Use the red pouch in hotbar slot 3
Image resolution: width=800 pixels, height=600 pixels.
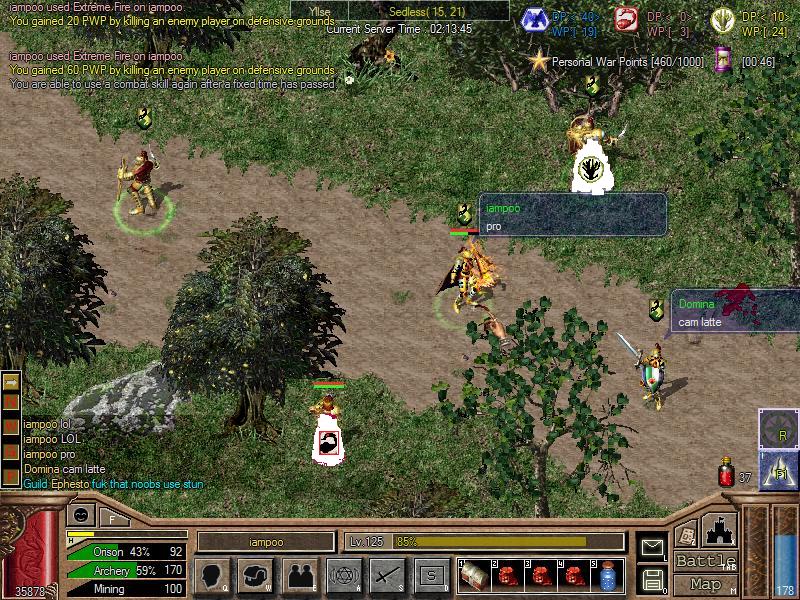point(542,576)
